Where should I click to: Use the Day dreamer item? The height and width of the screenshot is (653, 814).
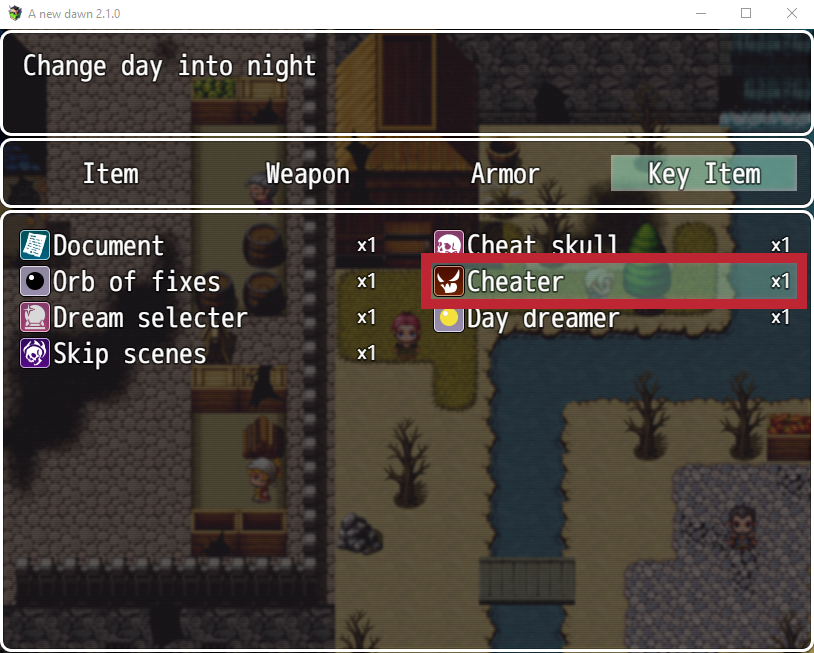(x=543, y=319)
